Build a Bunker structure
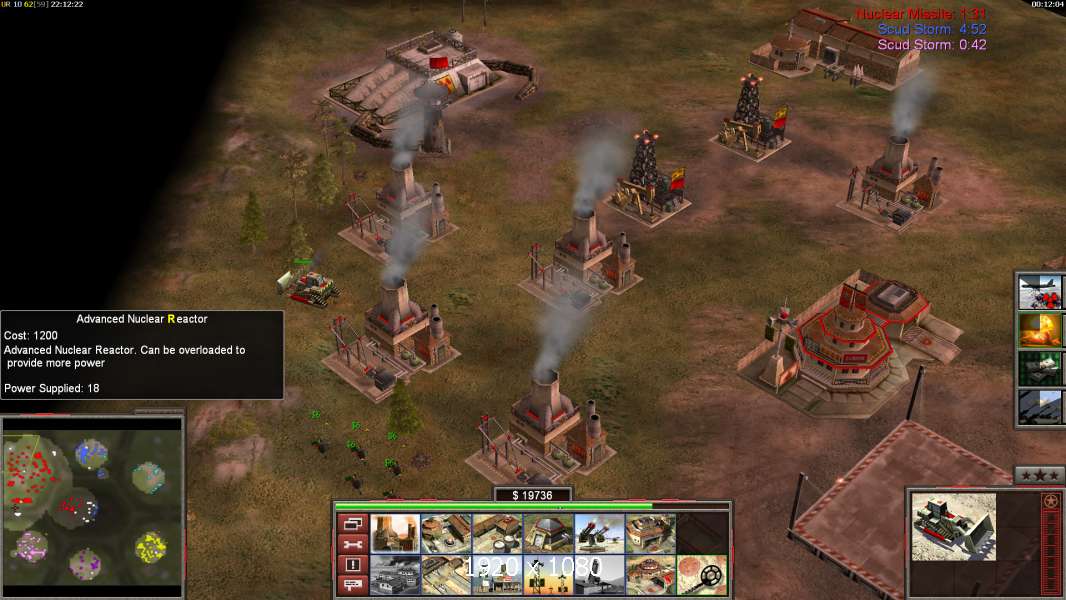The width and height of the screenshot is (1066, 600). [x=548, y=534]
